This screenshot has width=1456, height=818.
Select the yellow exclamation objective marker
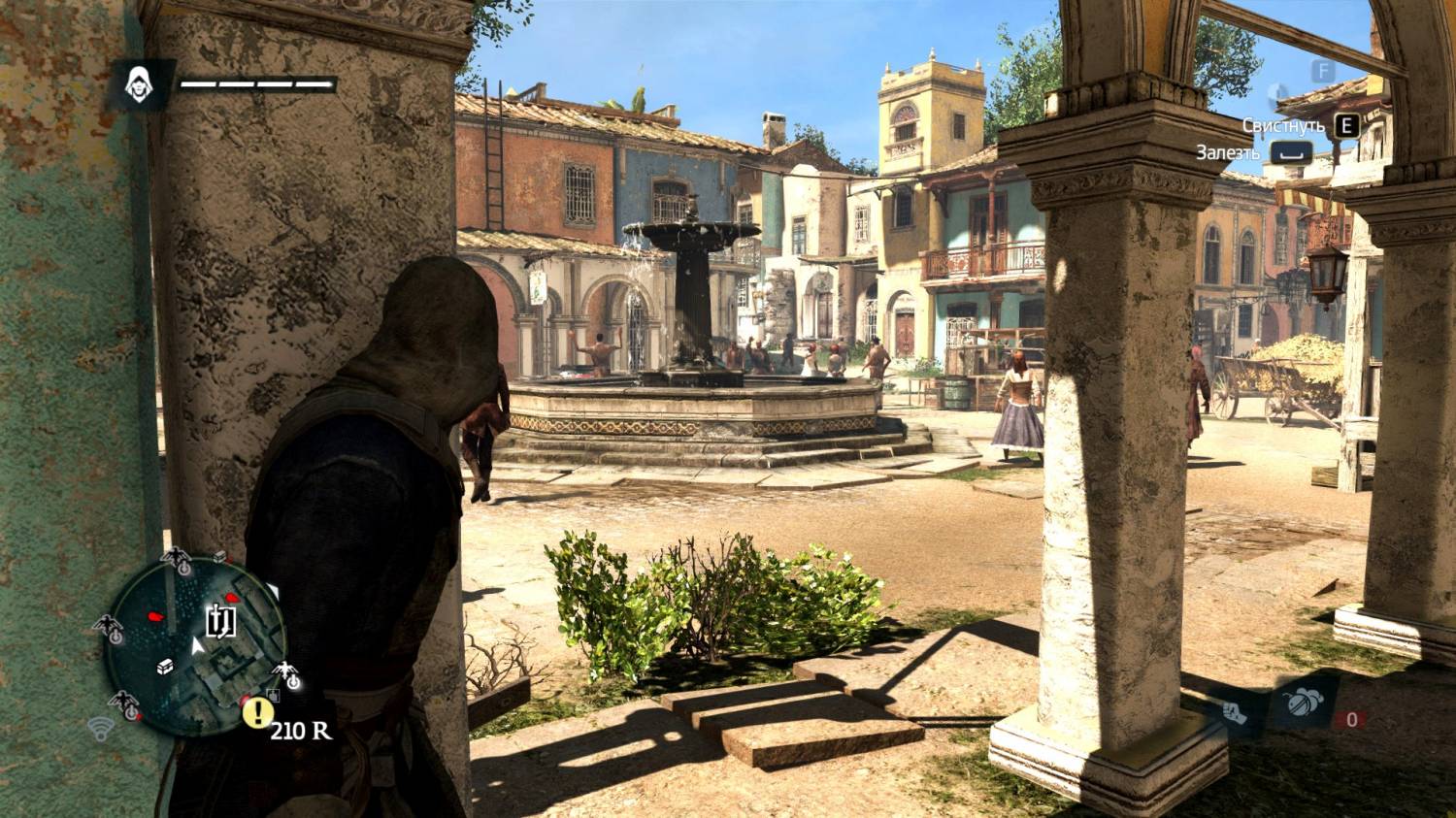click(x=257, y=713)
